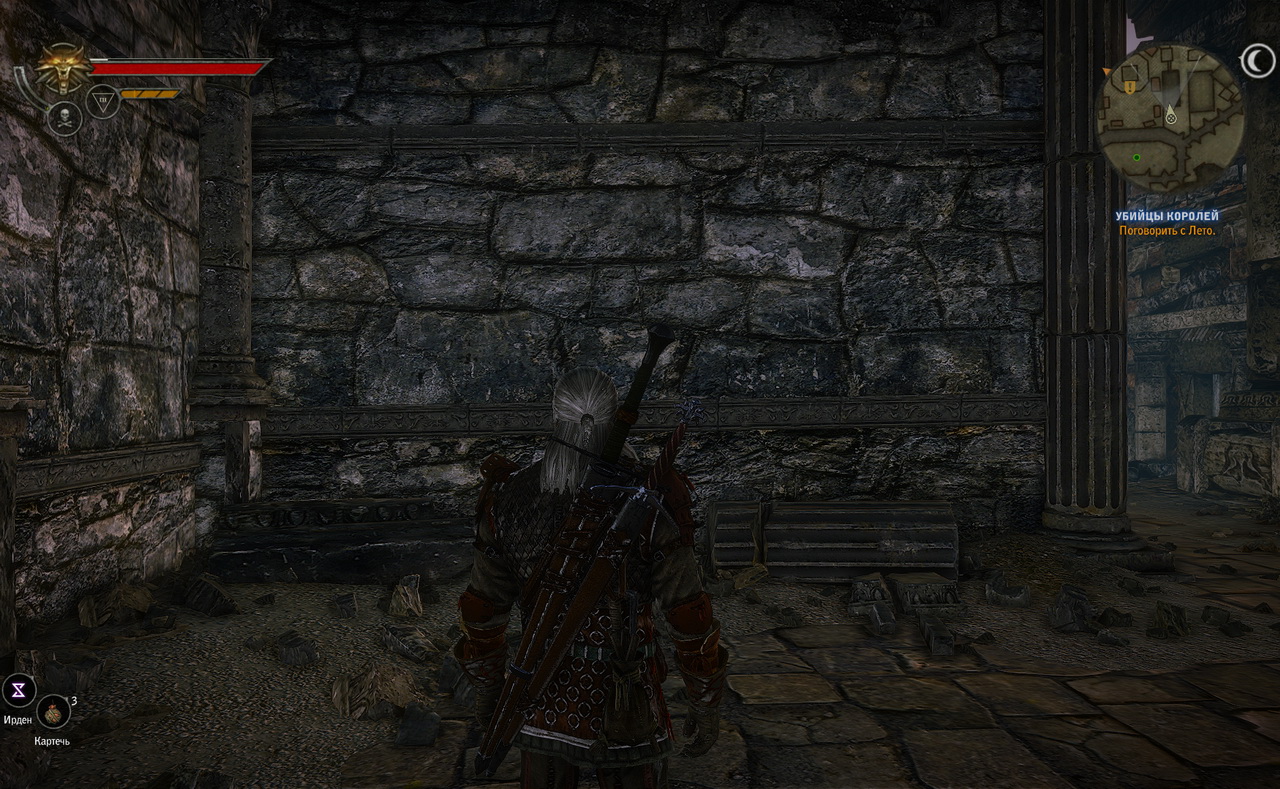Open the circular minimap
This screenshot has height=789, width=1280.
(1170, 117)
